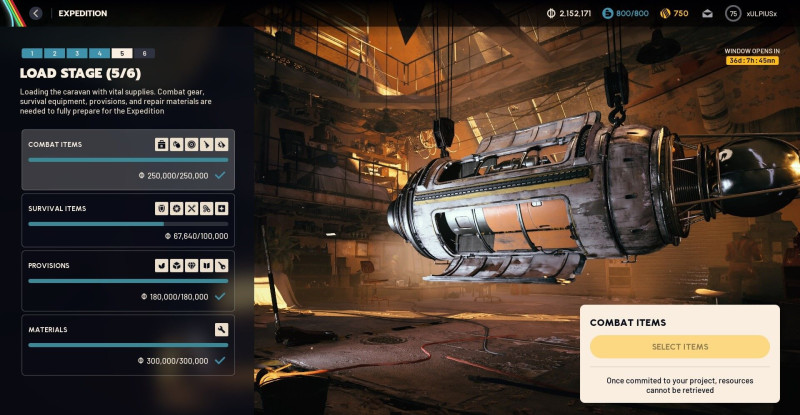Open the Survival Items category row
Screen dimensions: 800x415
click(128, 219)
